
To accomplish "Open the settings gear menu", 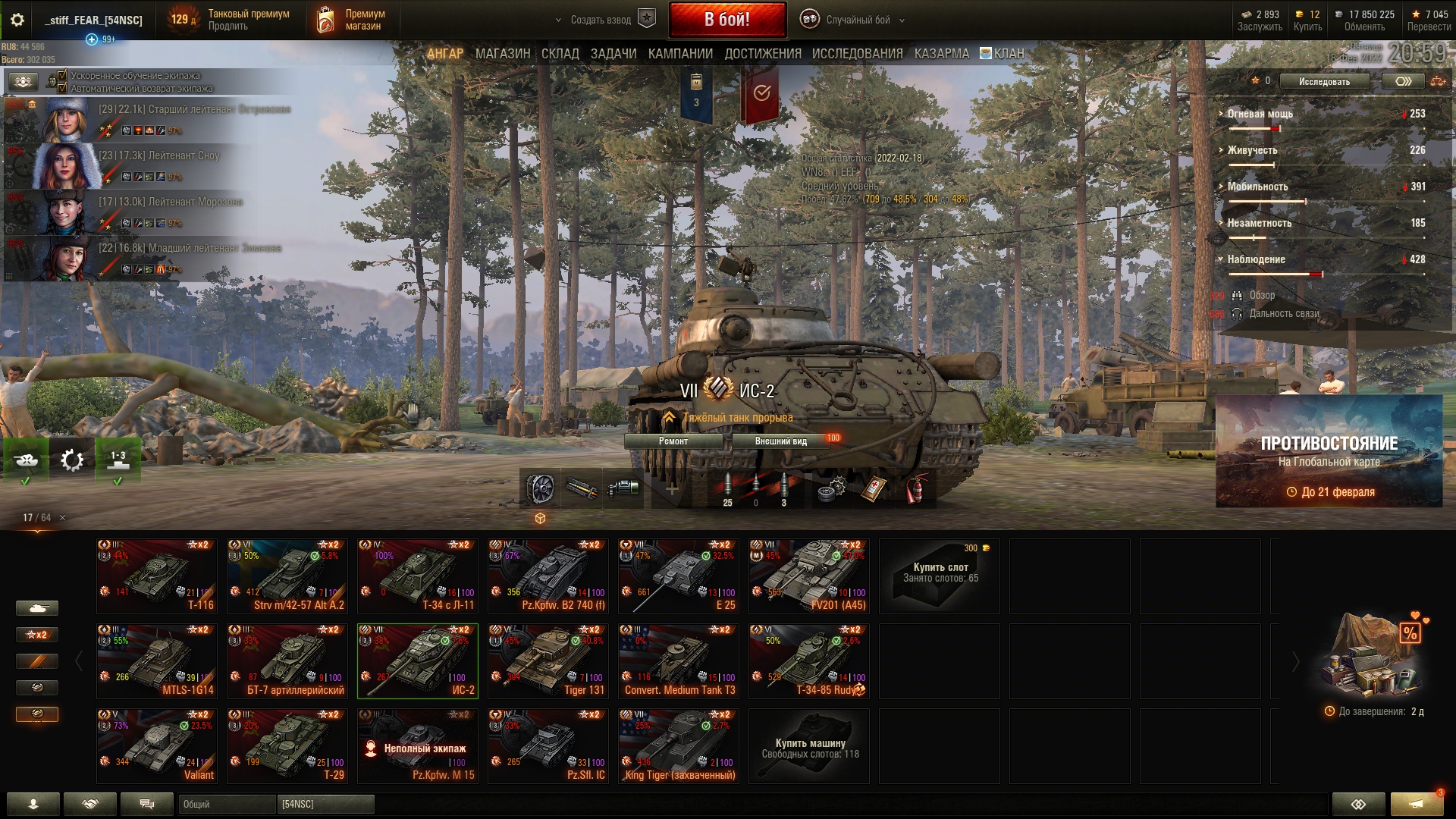I will click(x=17, y=20).
